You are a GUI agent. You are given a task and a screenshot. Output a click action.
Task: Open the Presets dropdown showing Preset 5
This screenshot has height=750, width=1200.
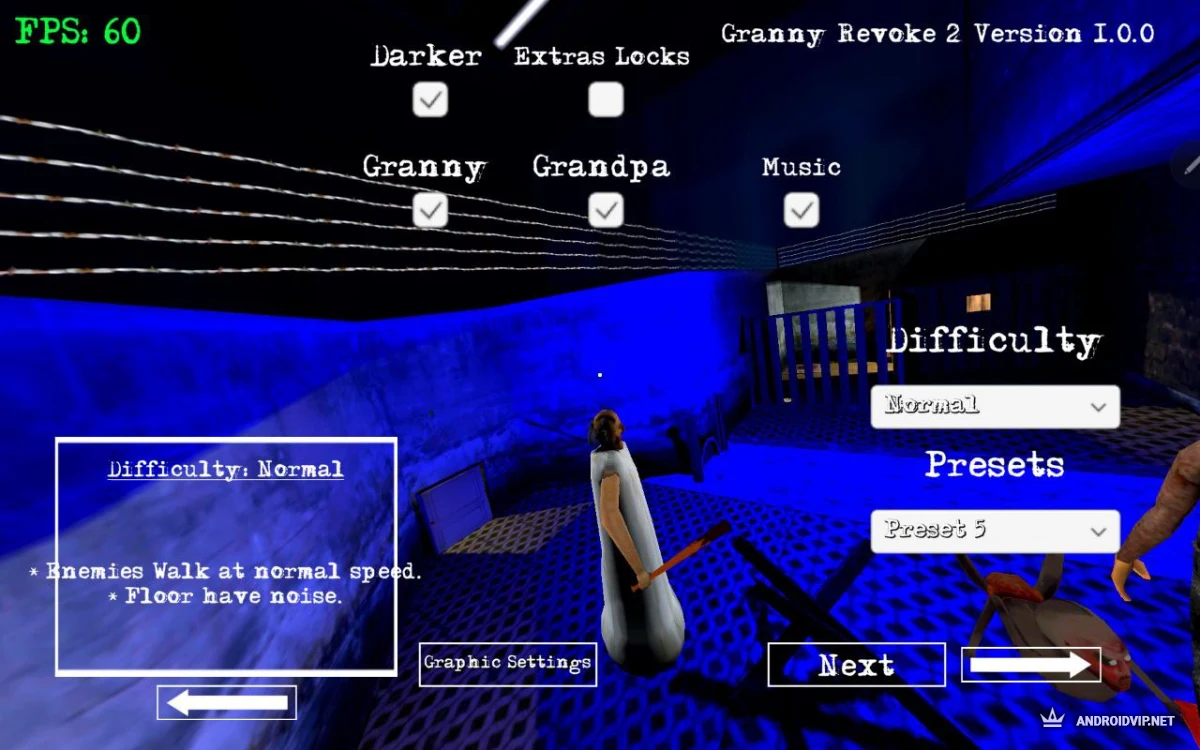pyautogui.click(x=995, y=531)
